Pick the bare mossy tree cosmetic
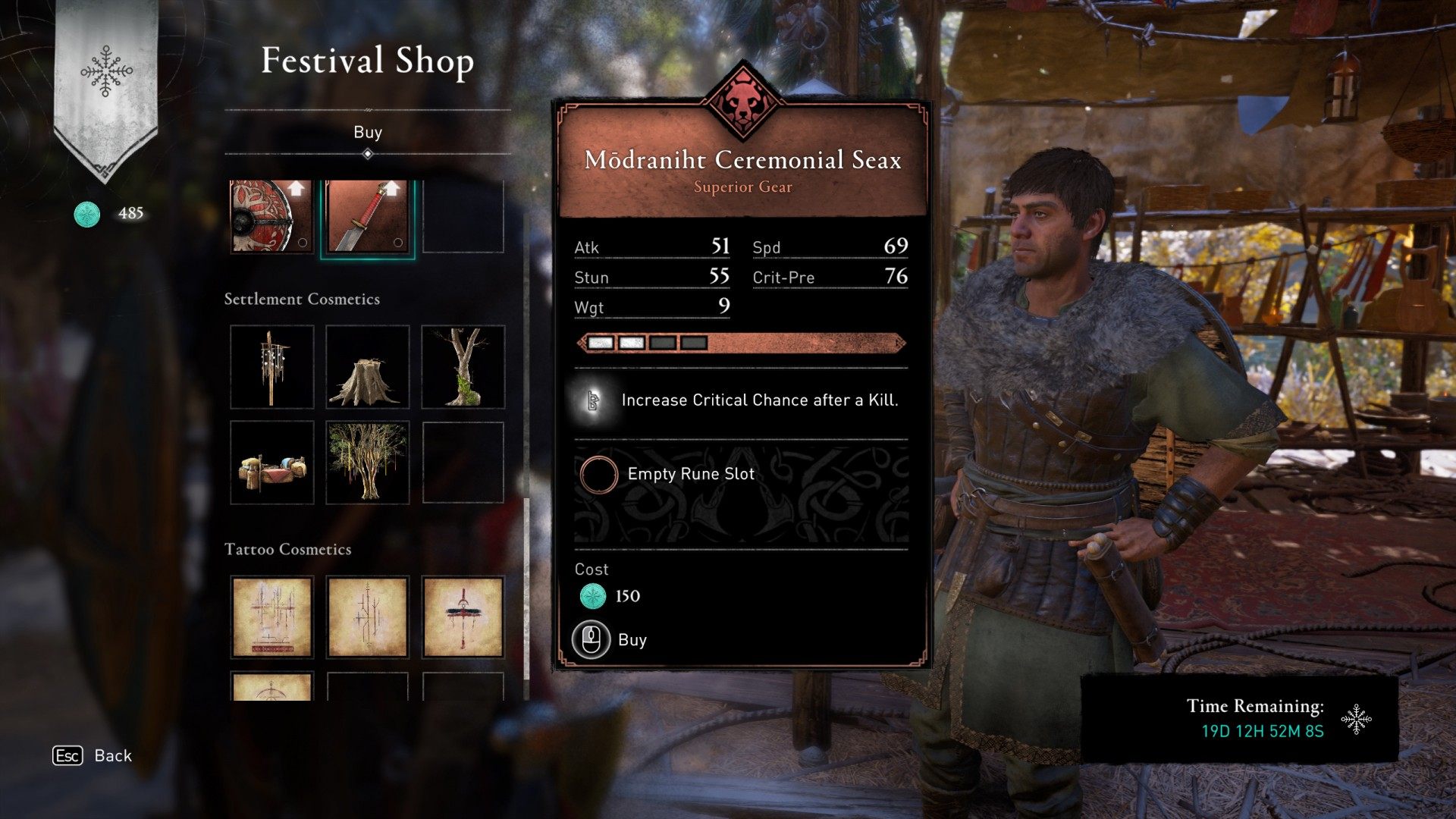The width and height of the screenshot is (1456, 819). point(463,367)
